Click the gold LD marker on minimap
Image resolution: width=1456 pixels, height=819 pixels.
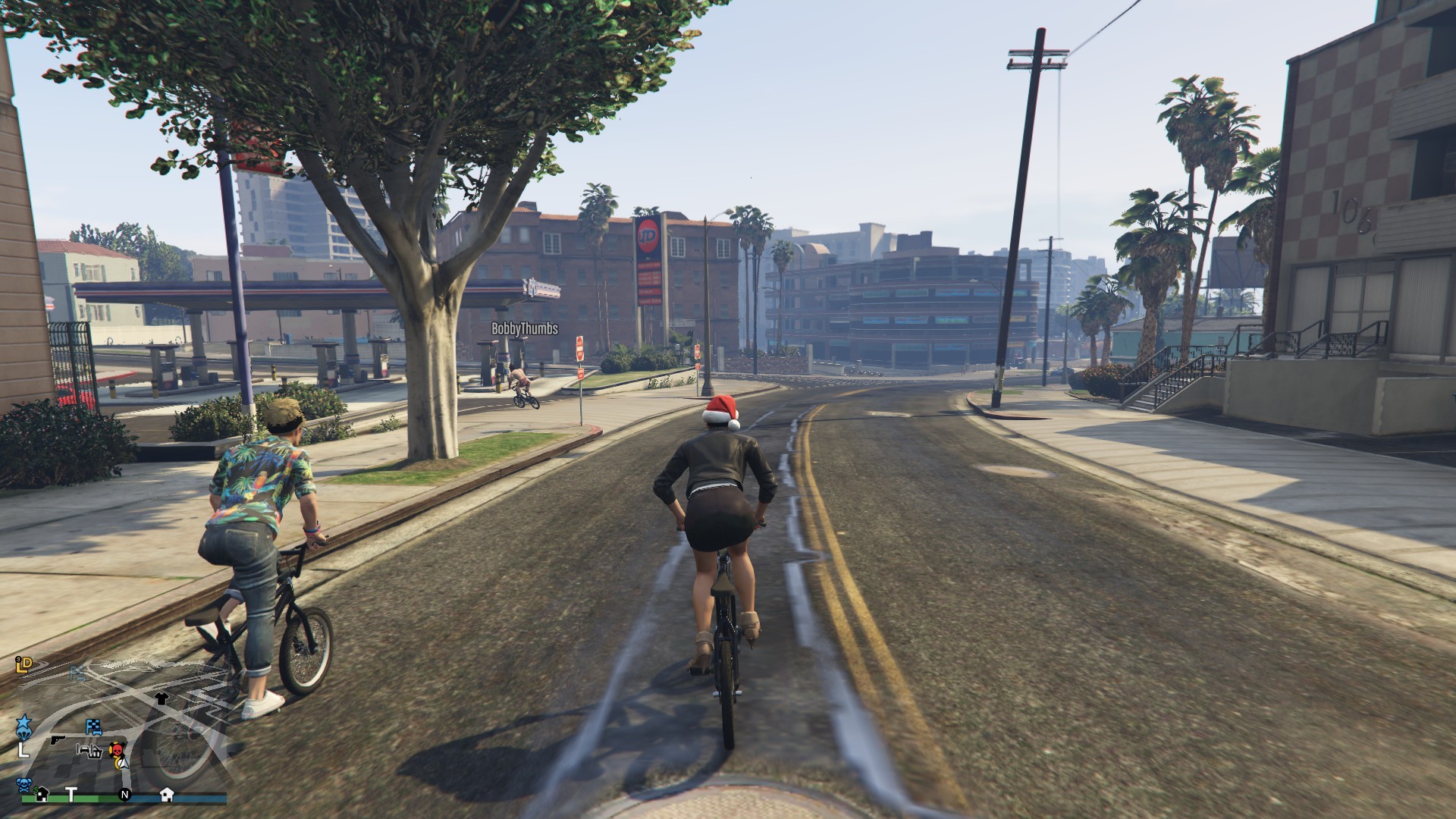tap(24, 665)
